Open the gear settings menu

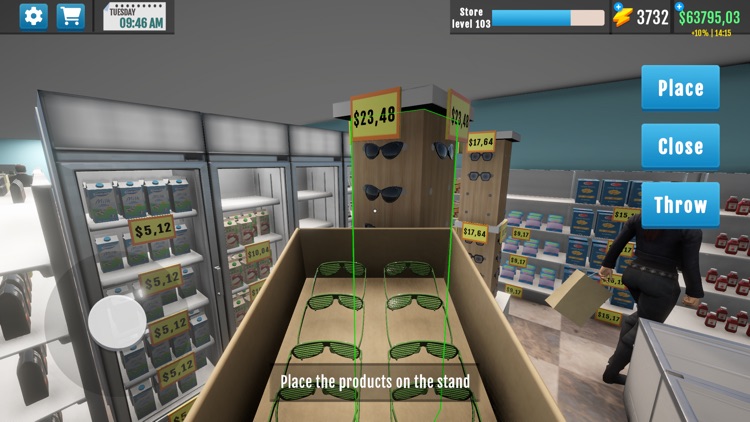click(x=34, y=17)
